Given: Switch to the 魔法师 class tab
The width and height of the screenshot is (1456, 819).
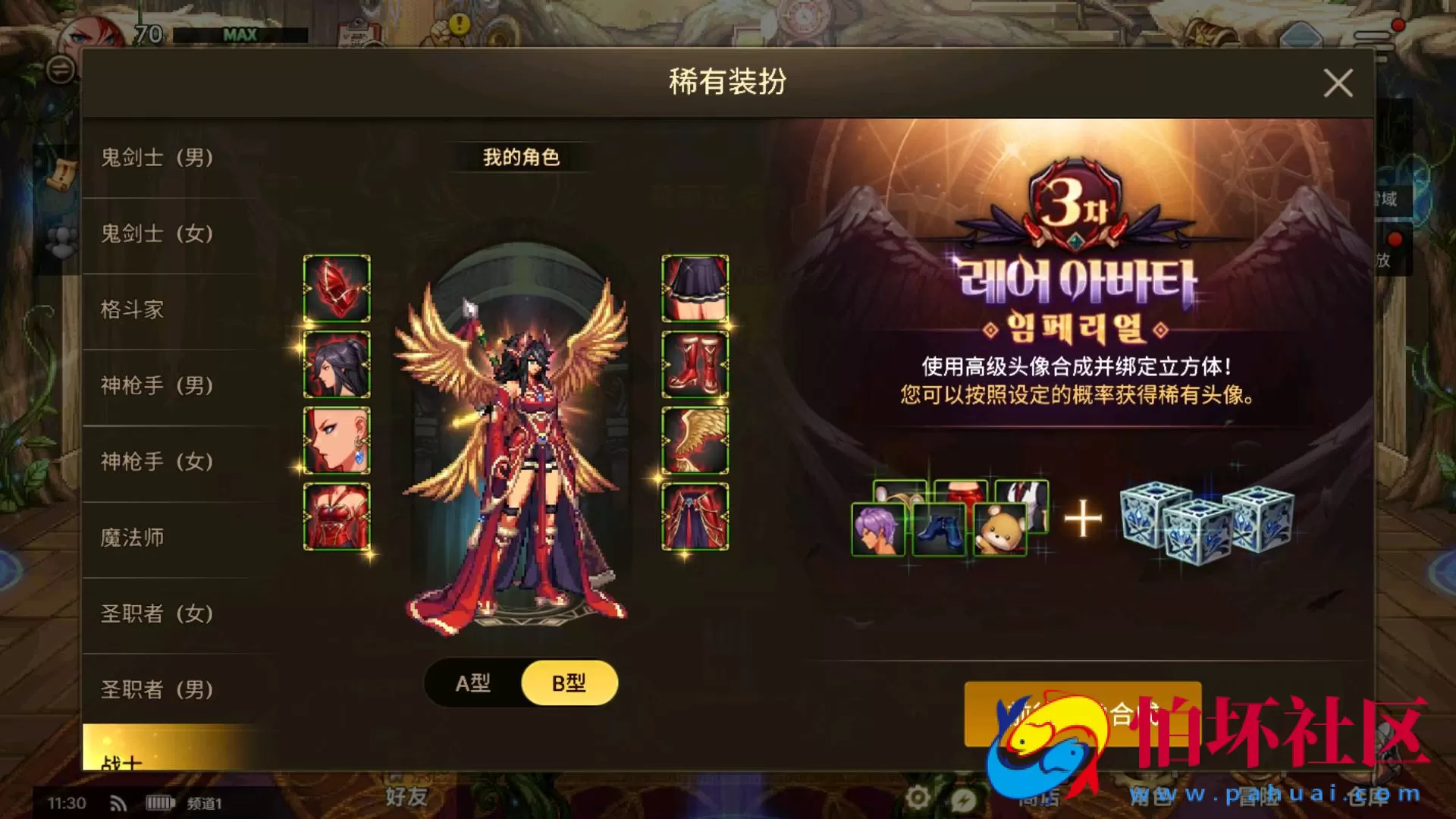Looking at the screenshot, I should pyautogui.click(x=133, y=538).
